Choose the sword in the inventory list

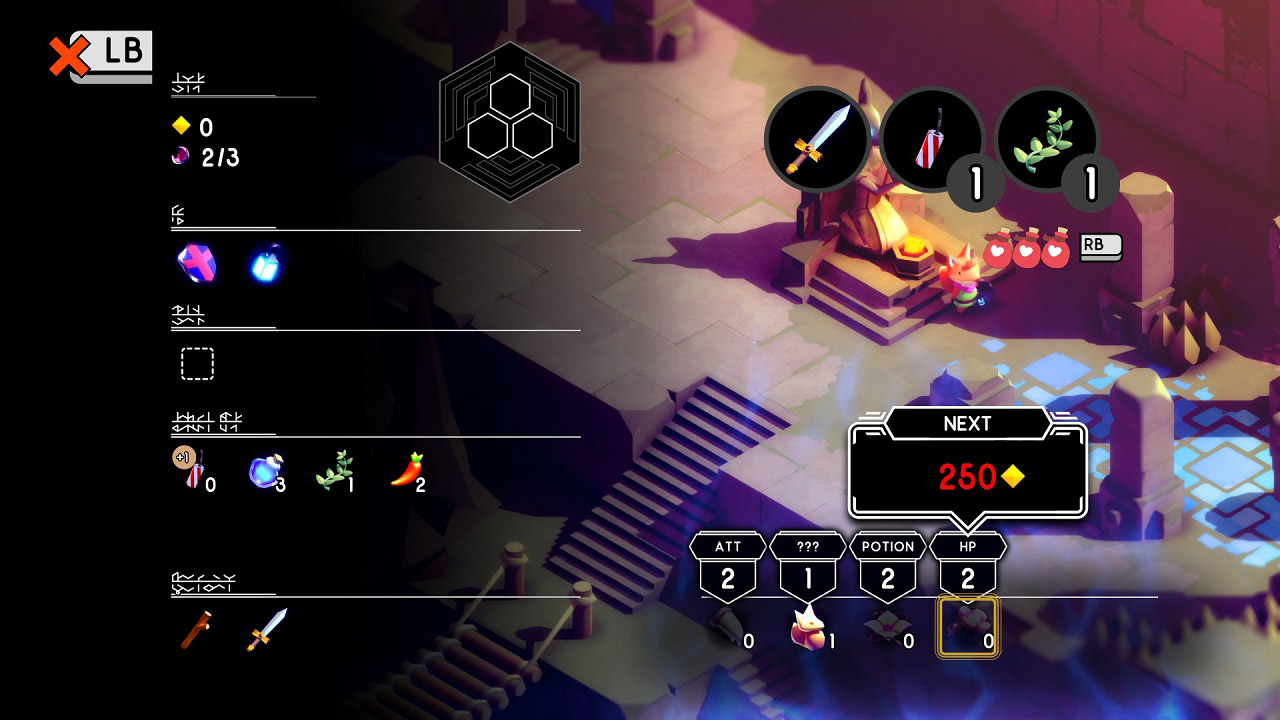click(x=267, y=630)
